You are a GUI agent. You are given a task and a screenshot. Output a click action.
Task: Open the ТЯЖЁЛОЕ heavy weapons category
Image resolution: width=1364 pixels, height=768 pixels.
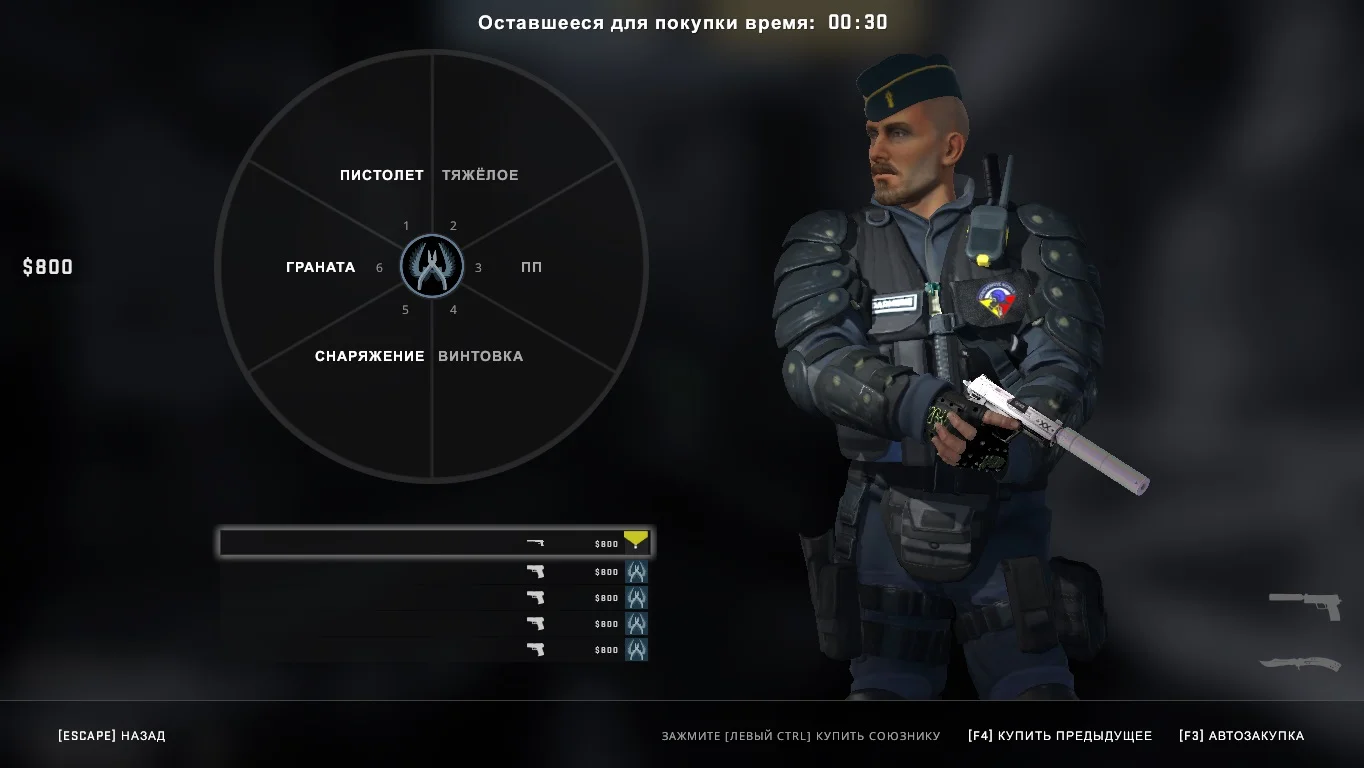[x=480, y=175]
